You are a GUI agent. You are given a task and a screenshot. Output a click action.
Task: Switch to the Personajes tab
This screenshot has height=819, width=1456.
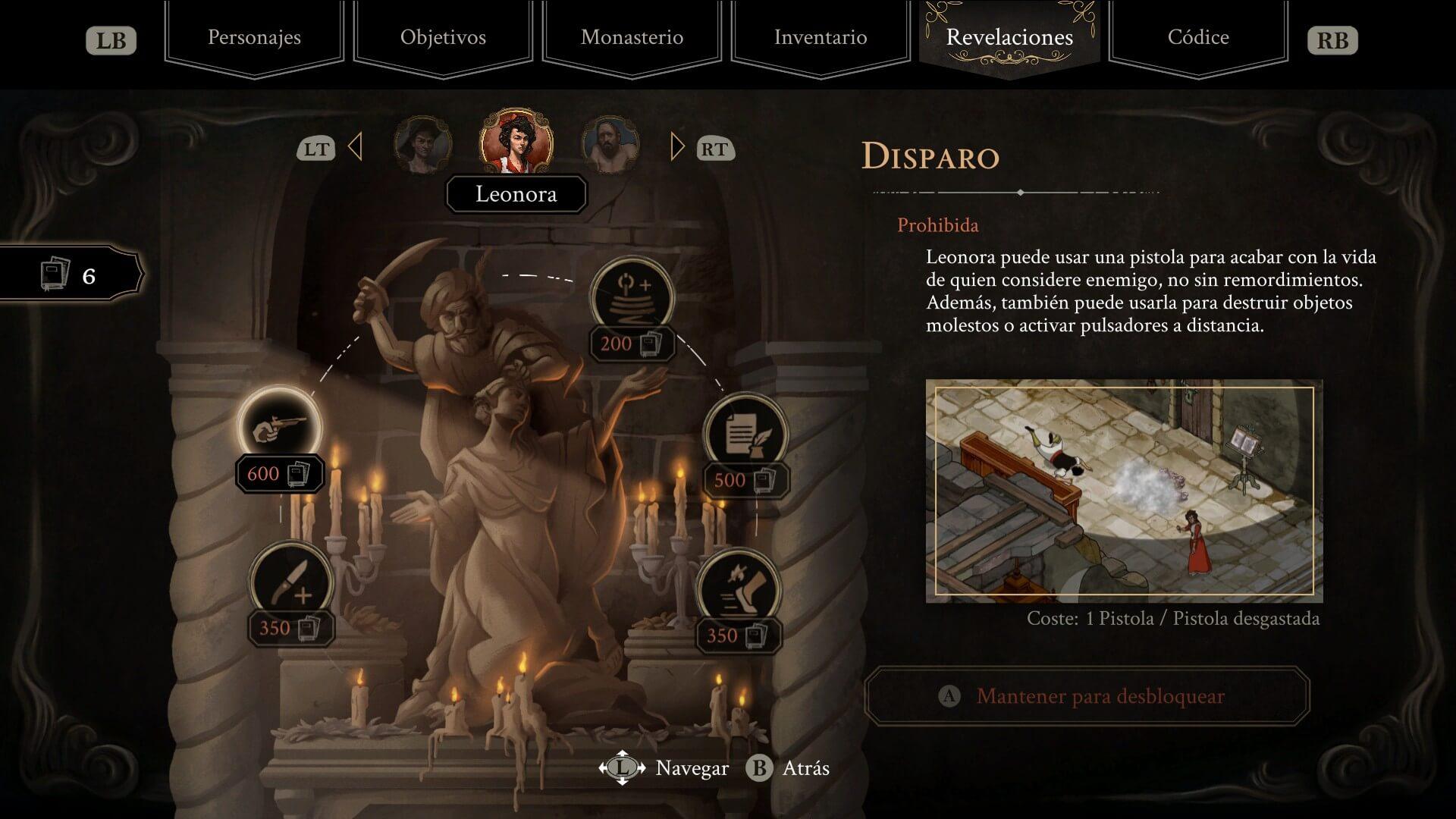[254, 38]
